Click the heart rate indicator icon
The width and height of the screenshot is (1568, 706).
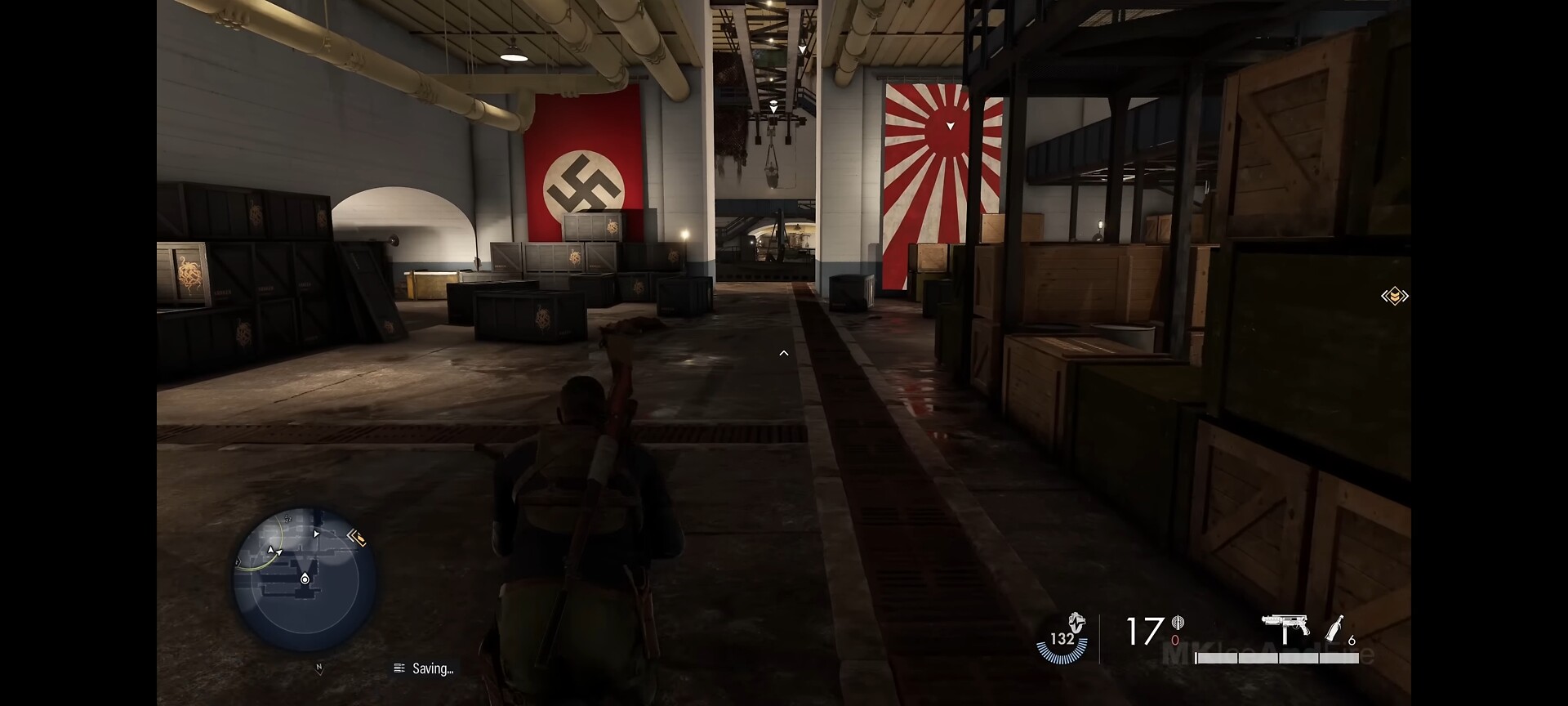point(1076,623)
